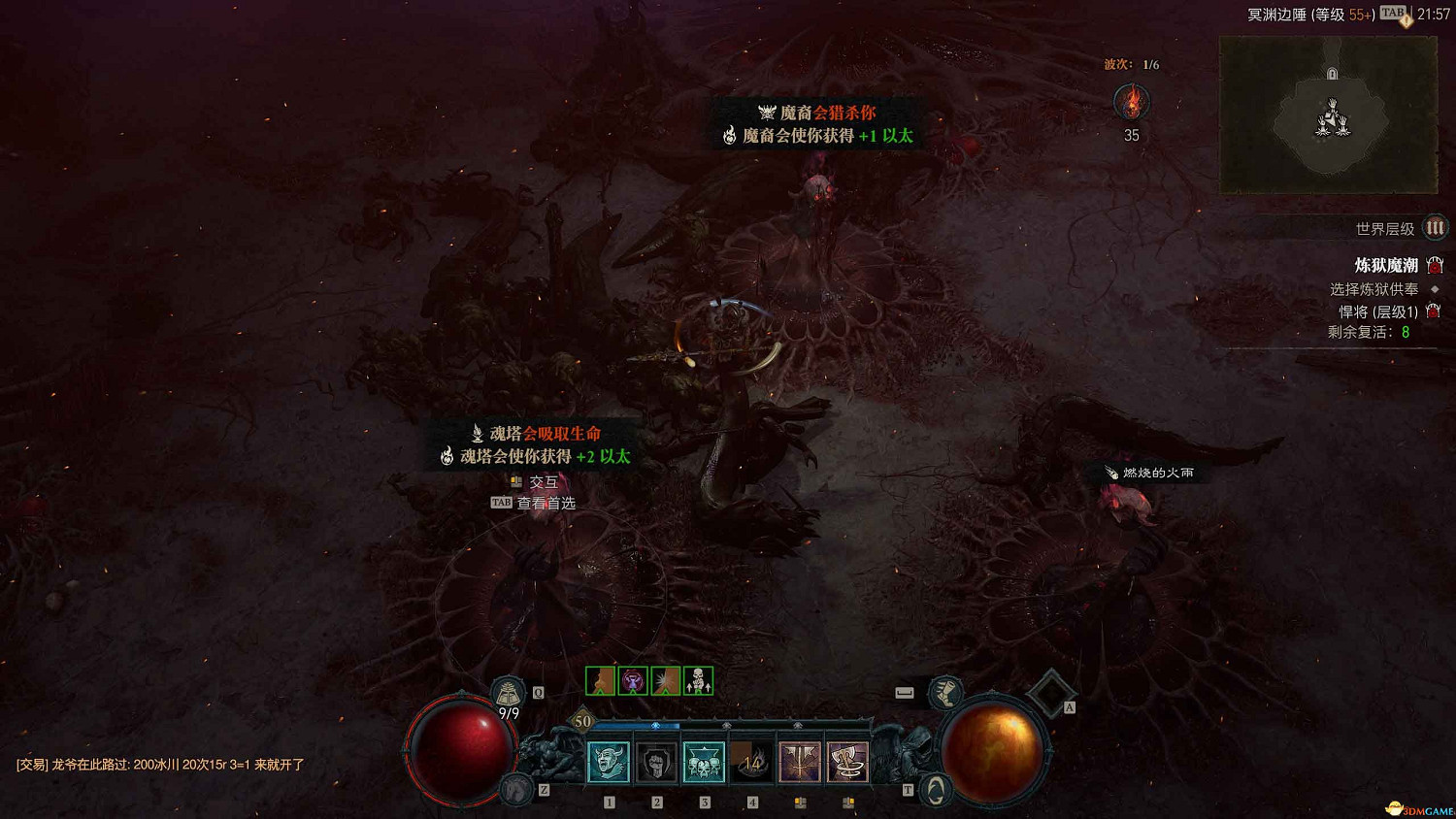The image size is (1456, 819).
Task: Click the skull buff with green arrows
Action: point(698,680)
